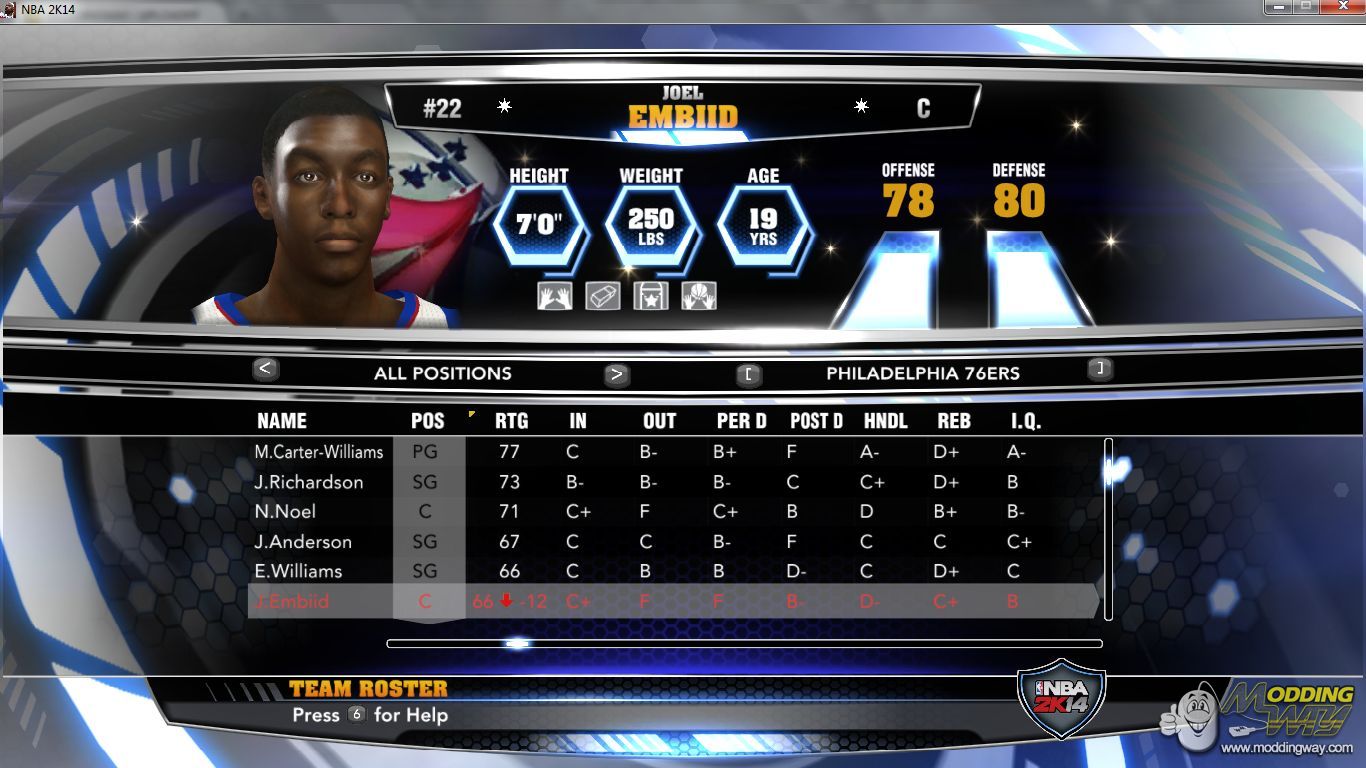This screenshot has height=768, width=1366.
Task: Sort the list by REB grade
Action: [x=954, y=421]
